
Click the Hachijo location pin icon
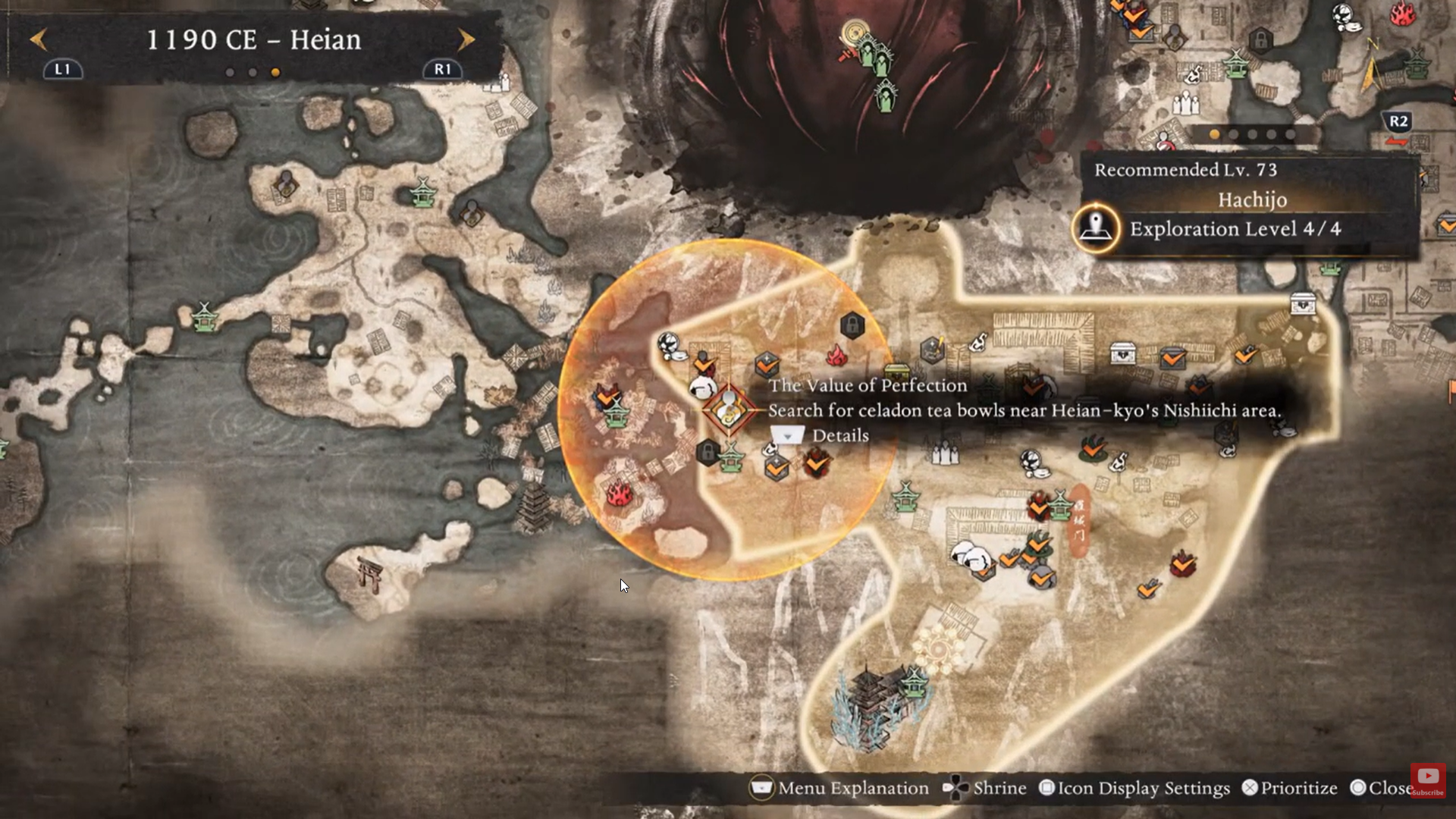pos(1096,227)
